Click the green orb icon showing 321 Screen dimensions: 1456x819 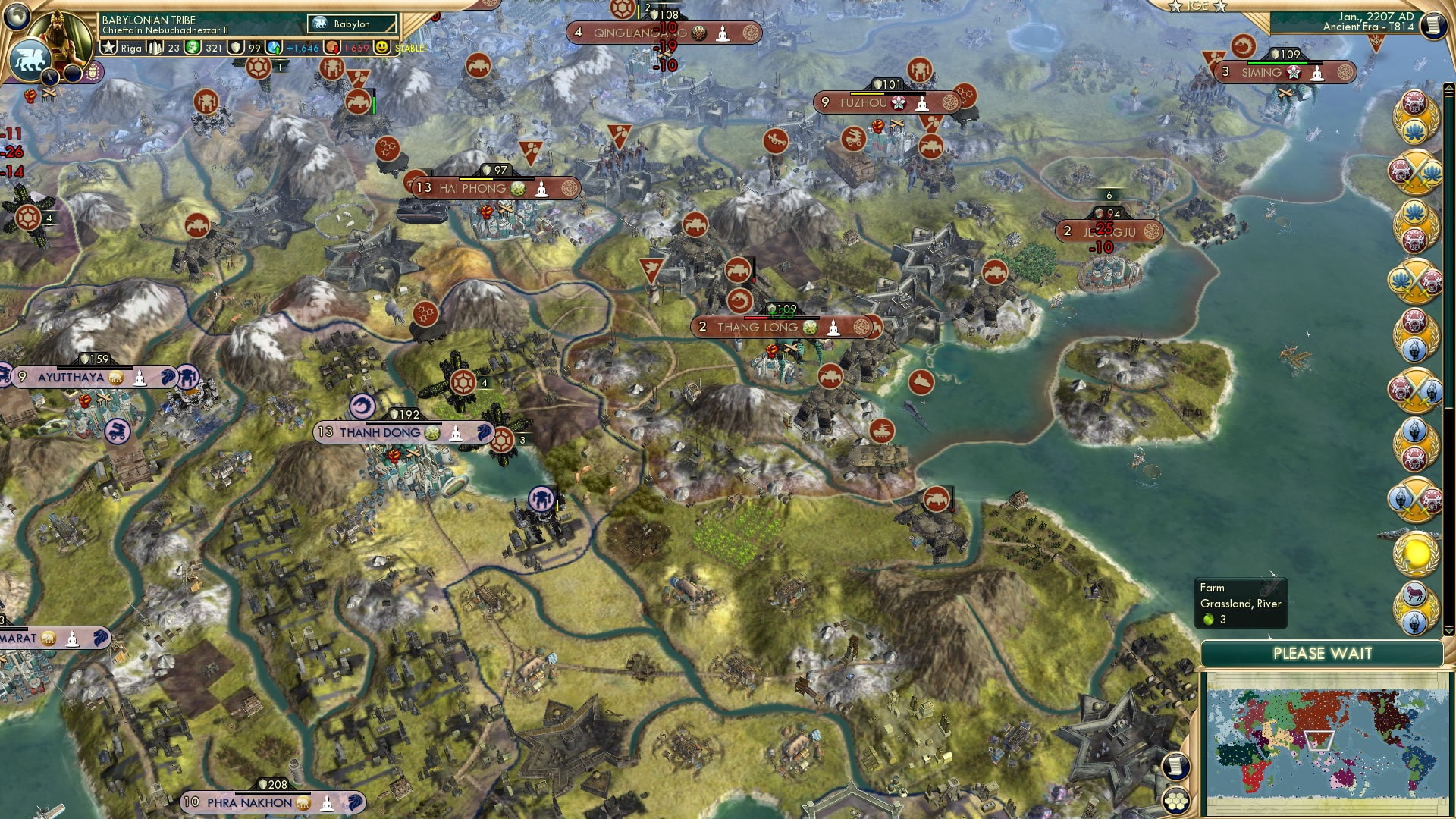(x=192, y=47)
